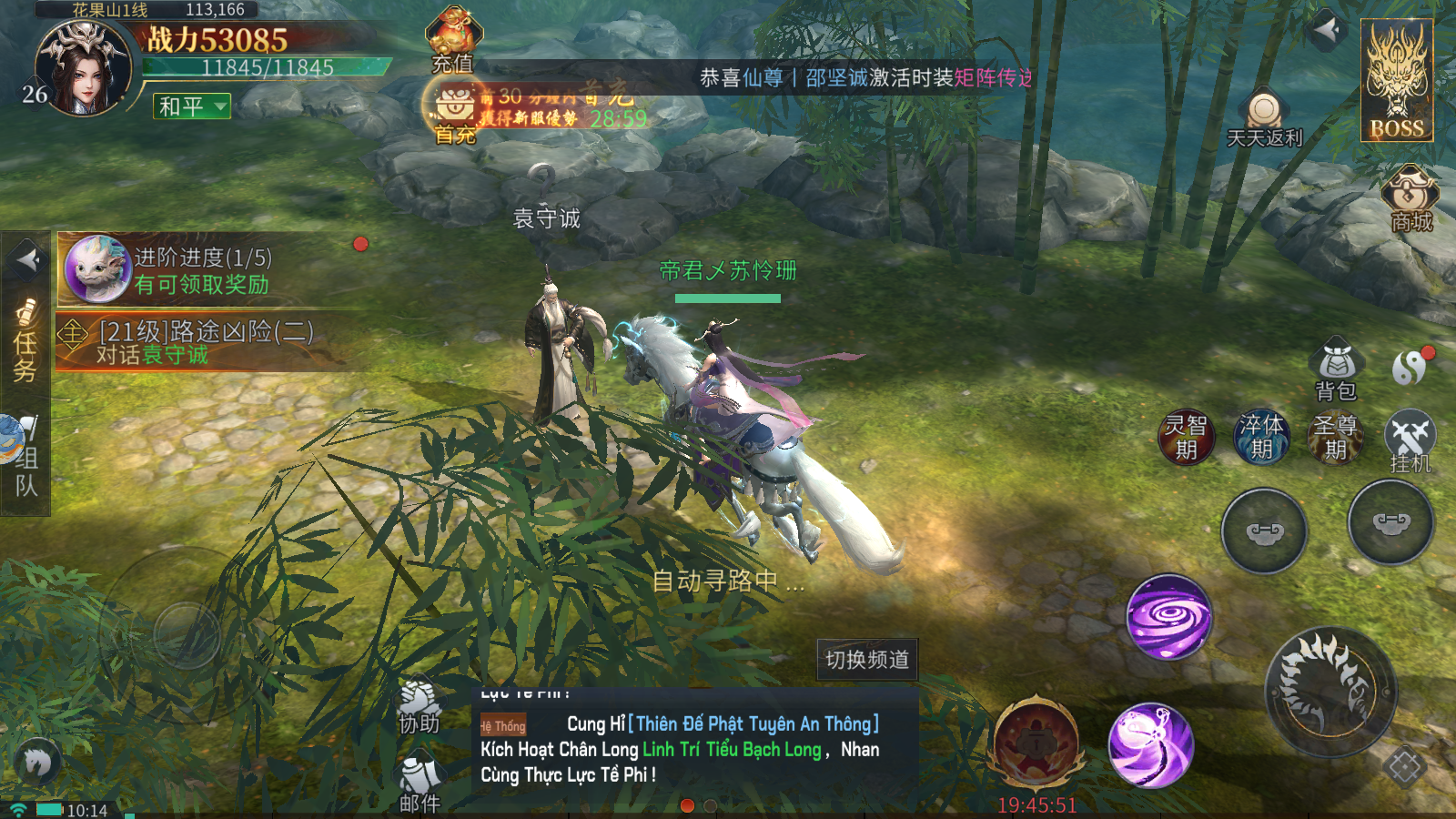
Task: Open the 天天返利 daily rebate icon
Action: [1264, 118]
